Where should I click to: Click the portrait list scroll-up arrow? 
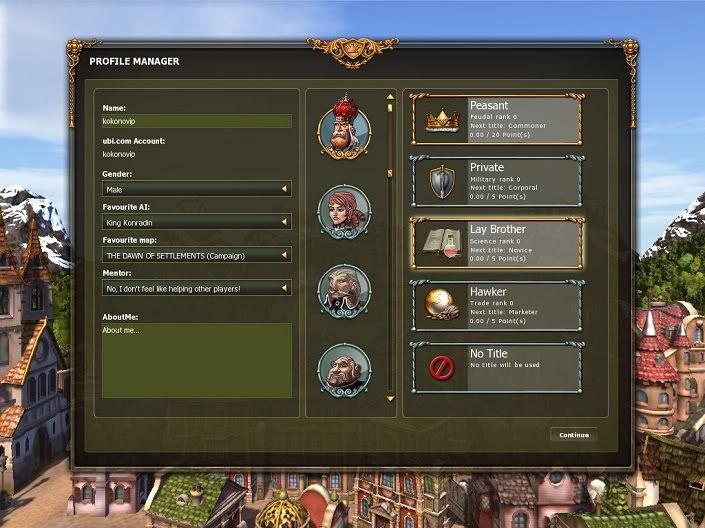pyautogui.click(x=390, y=98)
